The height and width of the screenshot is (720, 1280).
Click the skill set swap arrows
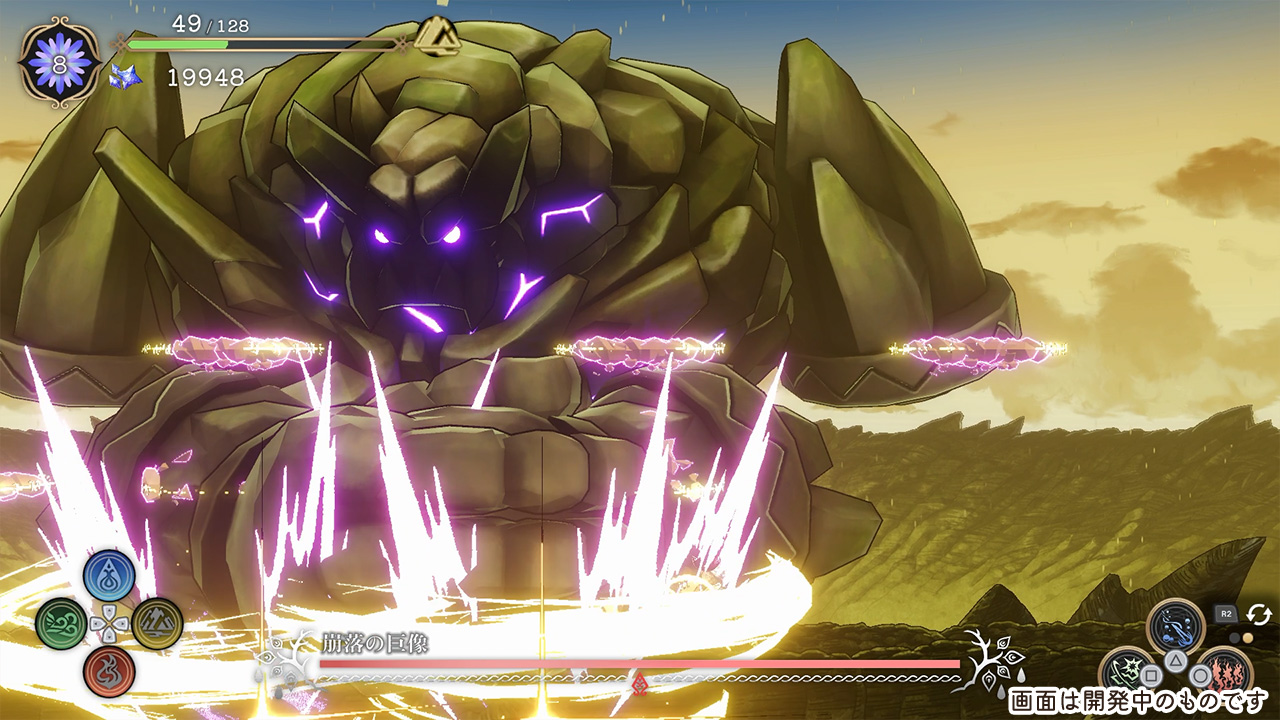(1258, 614)
